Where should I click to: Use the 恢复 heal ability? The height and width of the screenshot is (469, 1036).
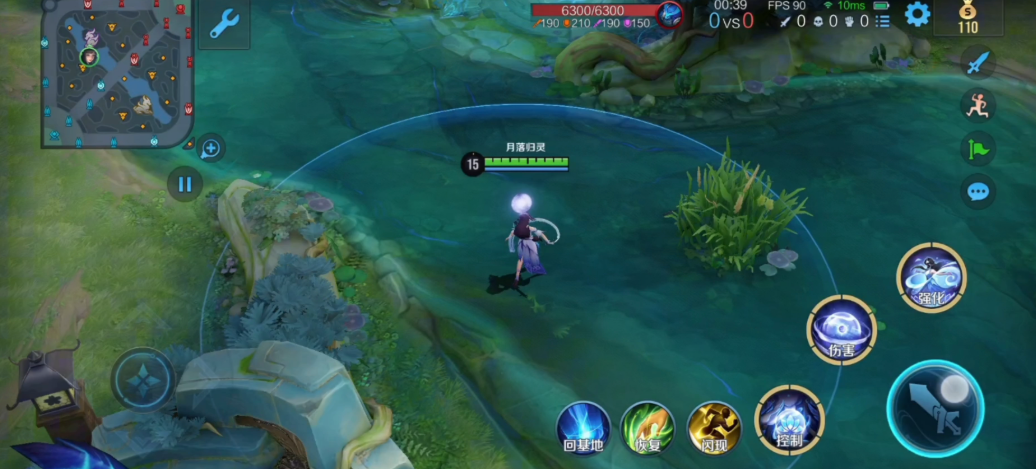[x=647, y=427]
